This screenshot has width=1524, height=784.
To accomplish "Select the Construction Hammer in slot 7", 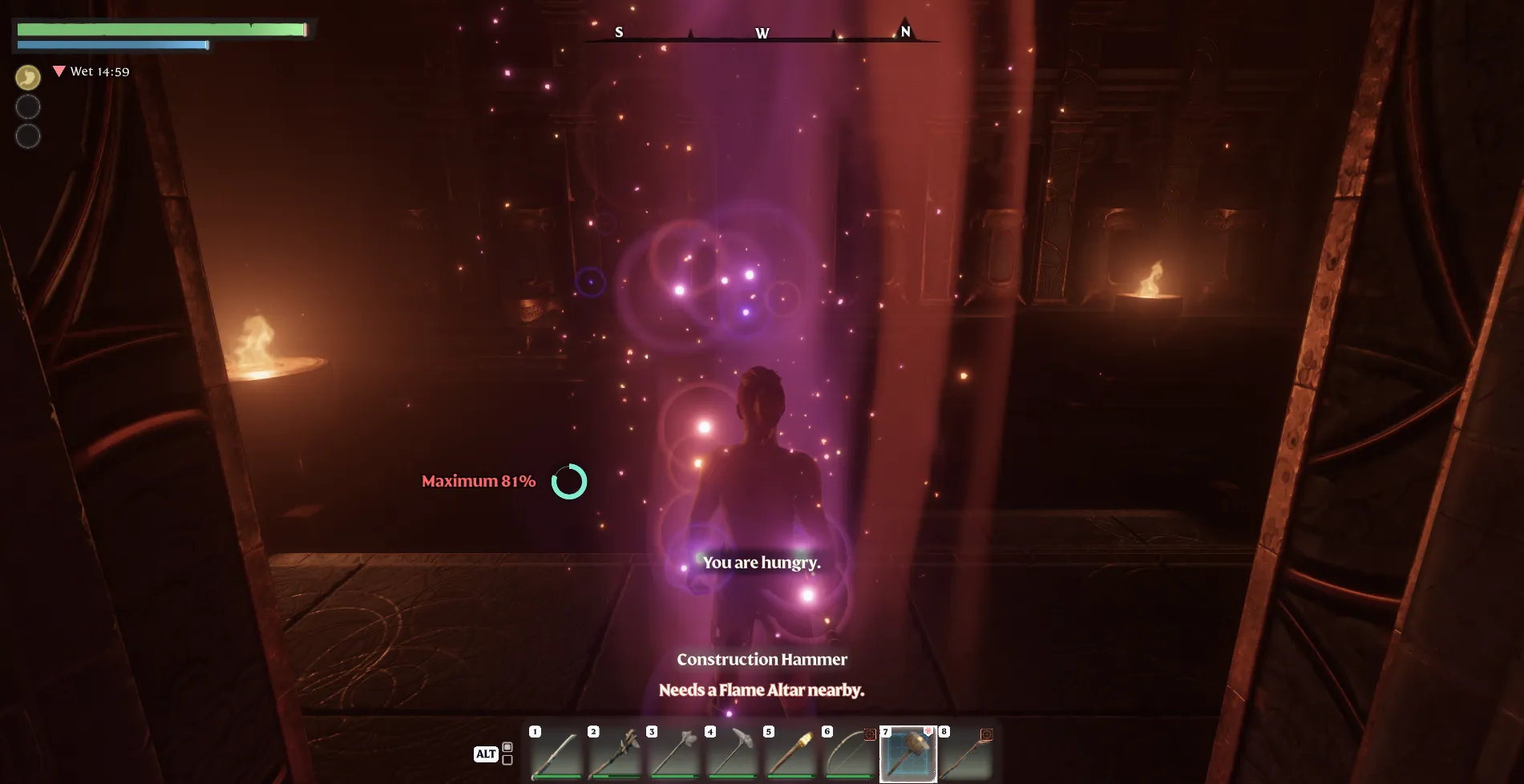I will coord(908,754).
